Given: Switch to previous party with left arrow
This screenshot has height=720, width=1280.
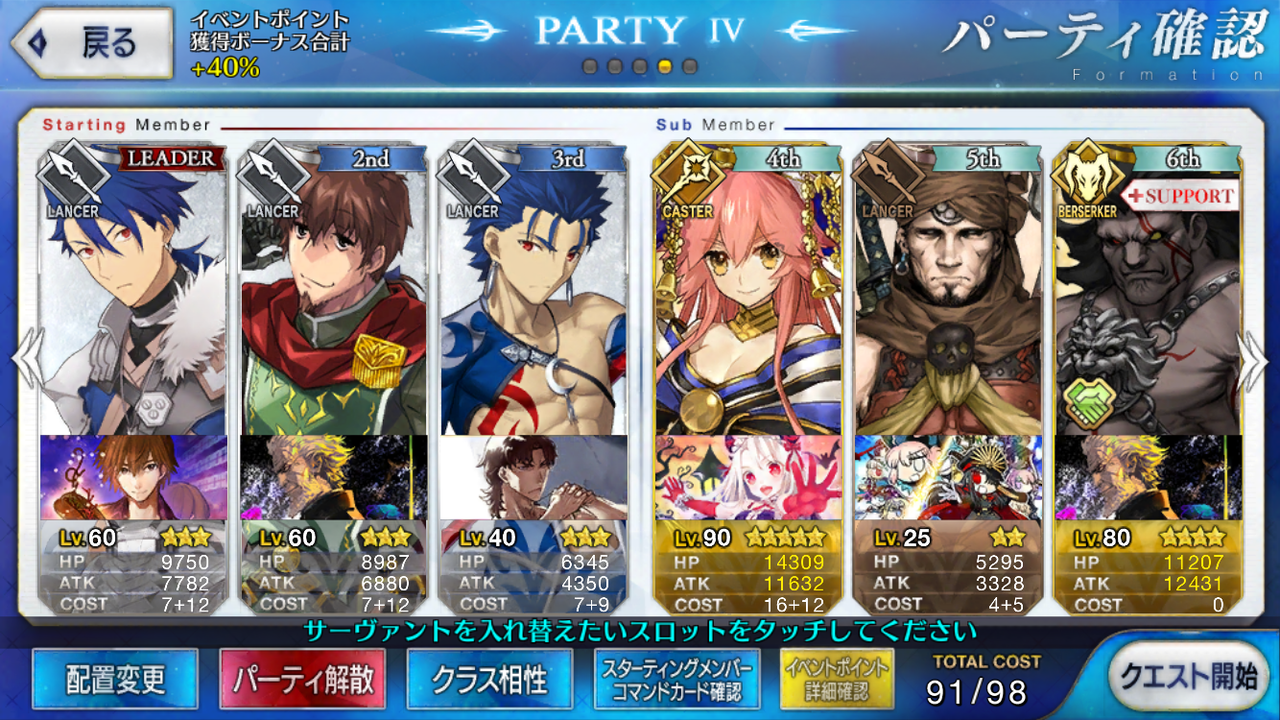Looking at the screenshot, I should [24, 358].
